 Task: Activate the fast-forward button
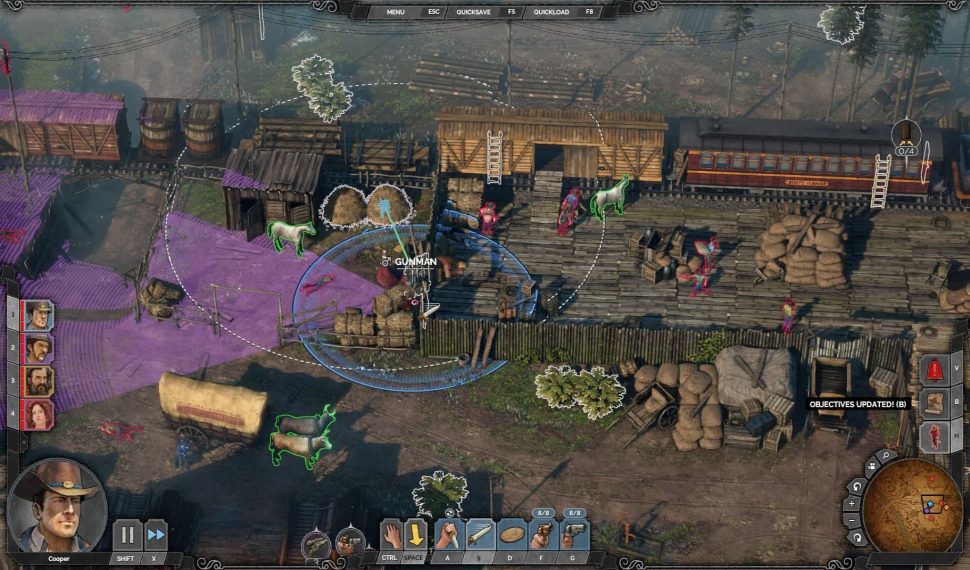pyautogui.click(x=156, y=534)
